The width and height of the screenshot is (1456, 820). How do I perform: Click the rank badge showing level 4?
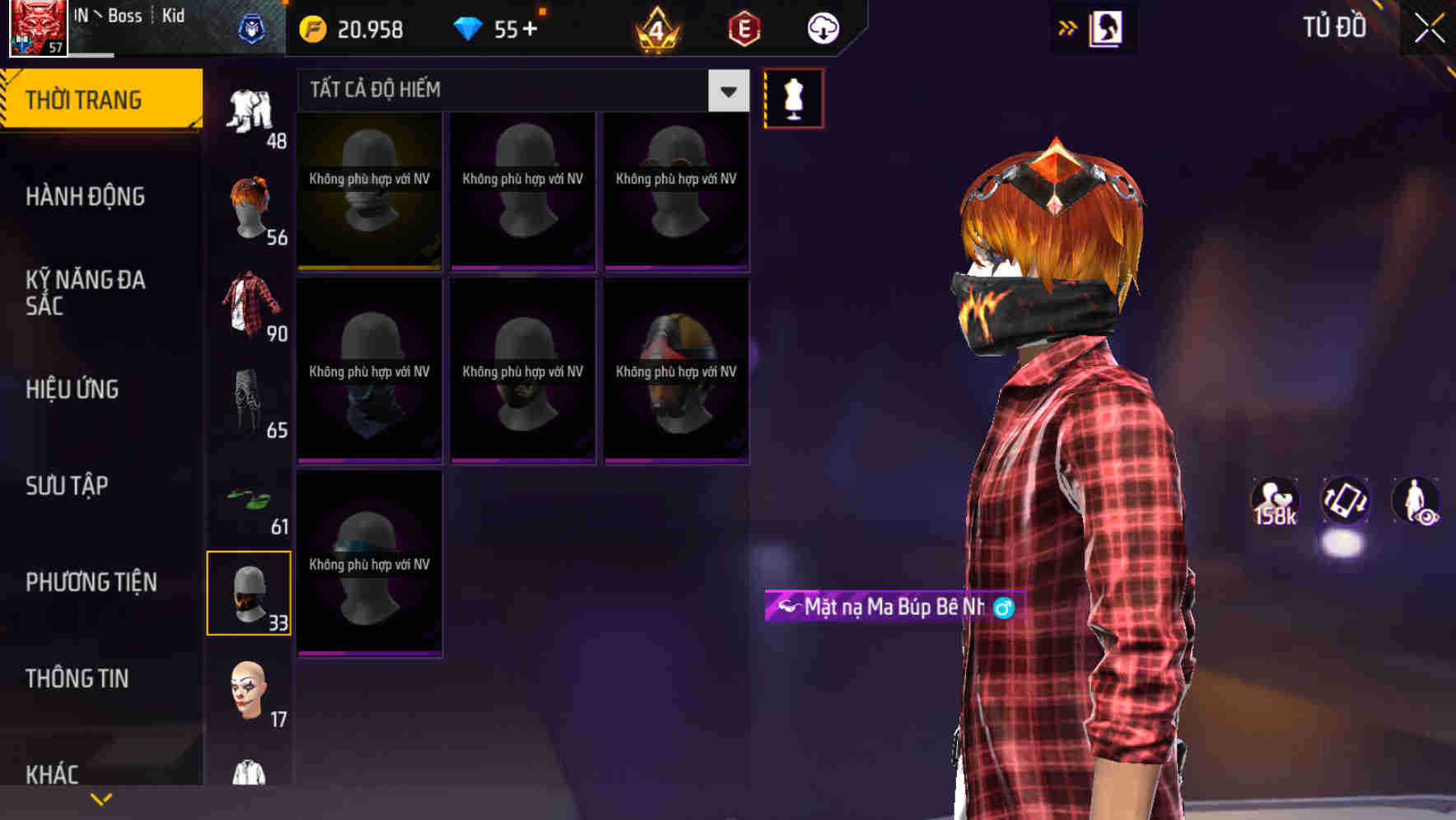pos(656,30)
